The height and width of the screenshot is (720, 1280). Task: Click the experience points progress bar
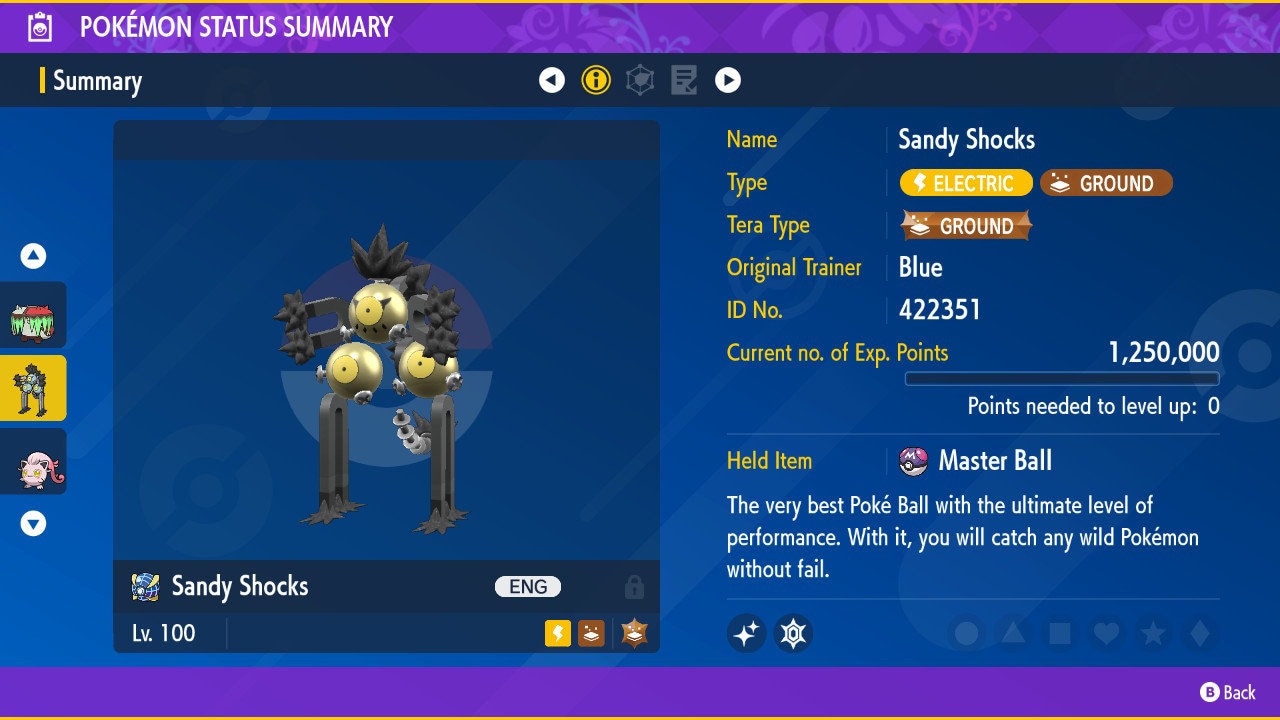click(x=1062, y=379)
